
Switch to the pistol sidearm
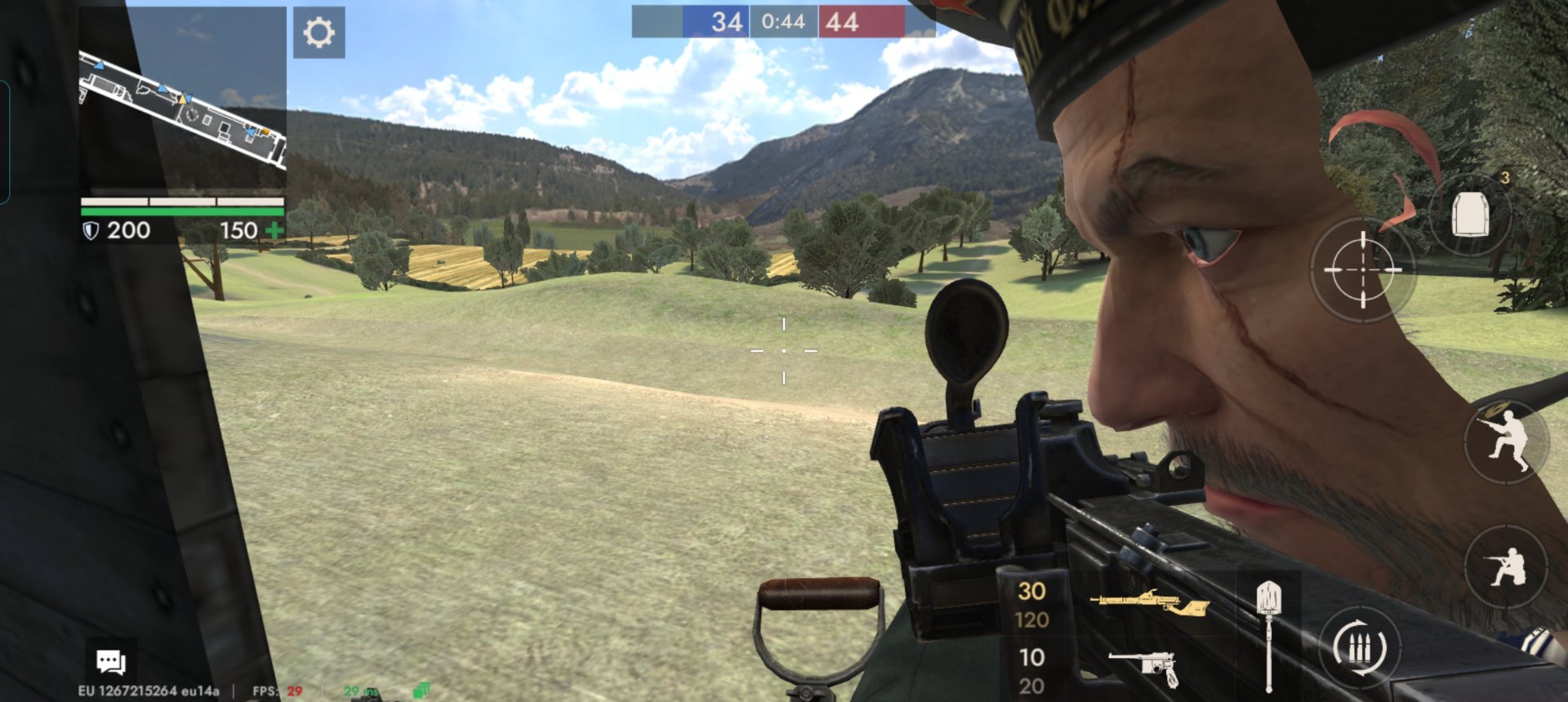click(1145, 668)
